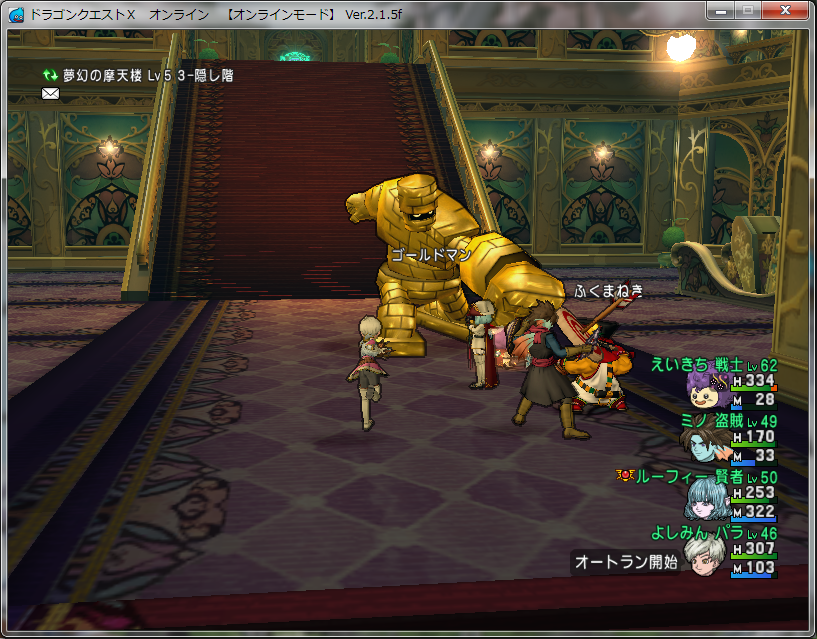The height and width of the screenshot is (639, 817).
Task: Select えいきち's purple-haired party portrait
Action: point(706,386)
